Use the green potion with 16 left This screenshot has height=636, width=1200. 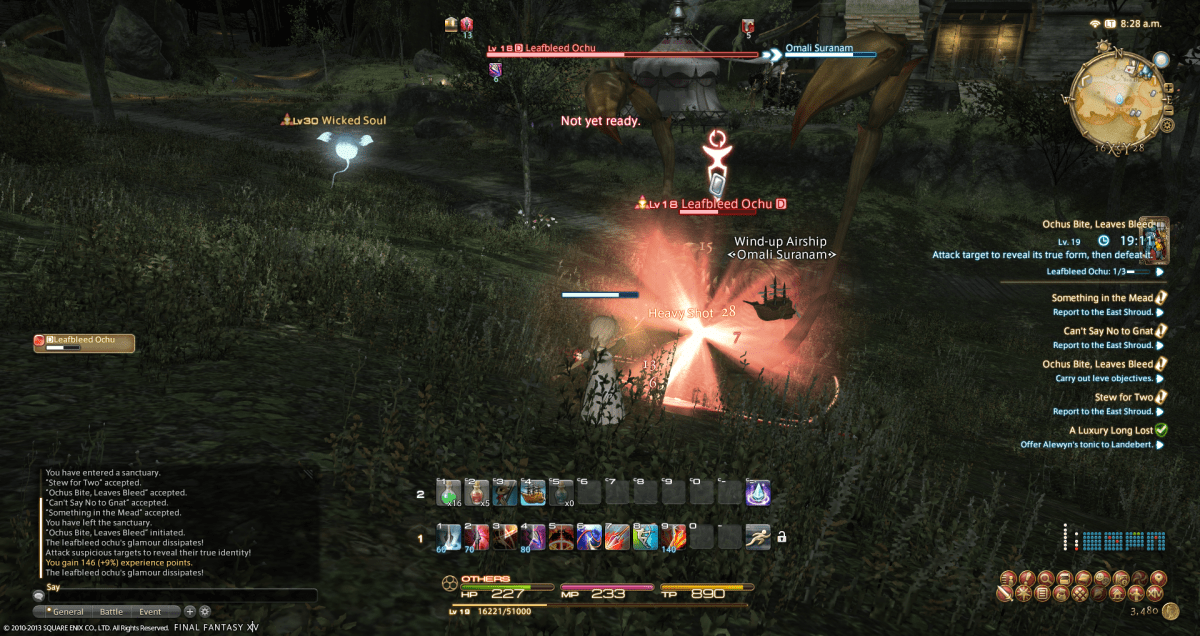pyautogui.click(x=448, y=493)
